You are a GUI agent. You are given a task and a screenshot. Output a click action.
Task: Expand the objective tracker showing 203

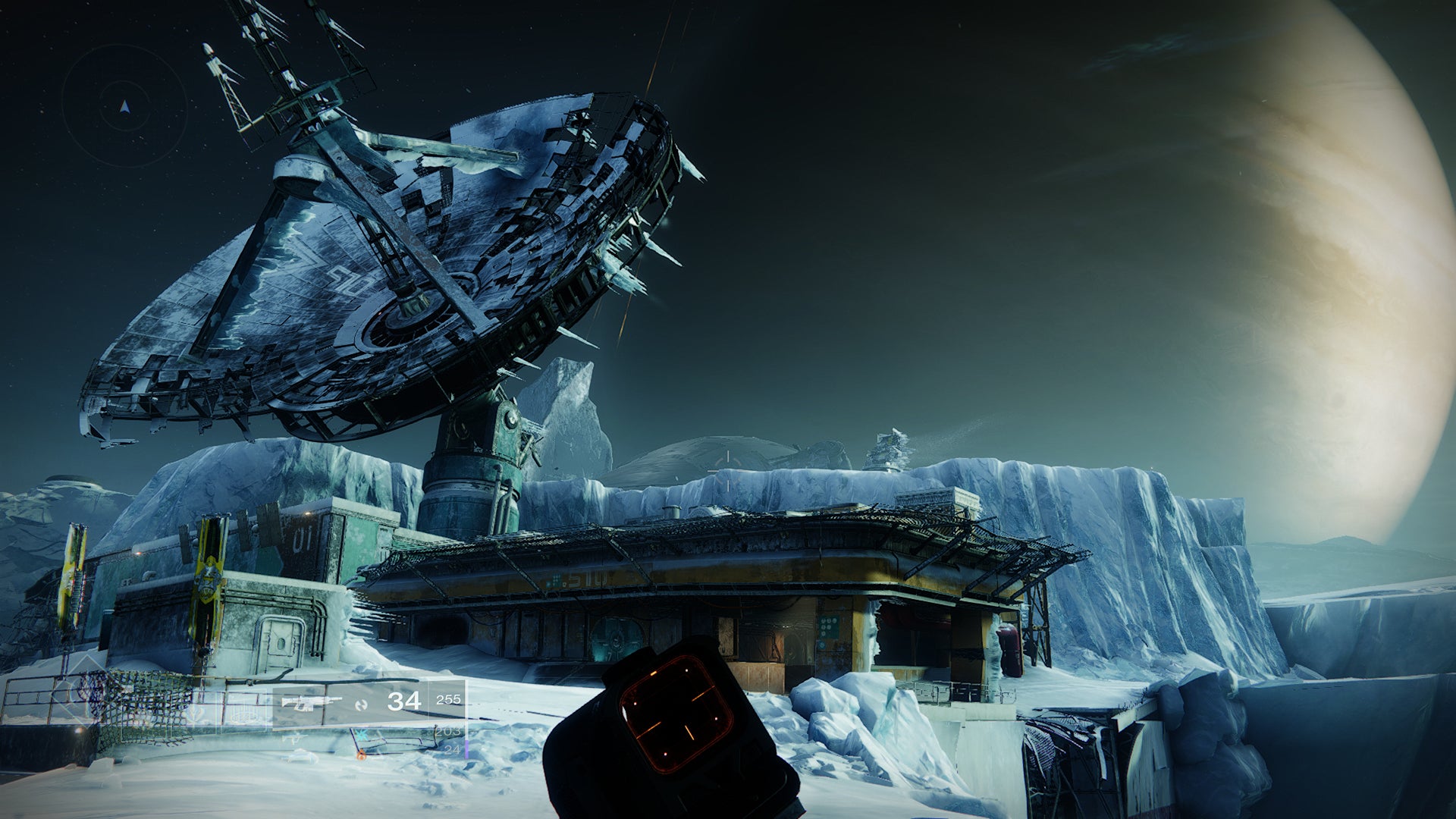click(447, 733)
